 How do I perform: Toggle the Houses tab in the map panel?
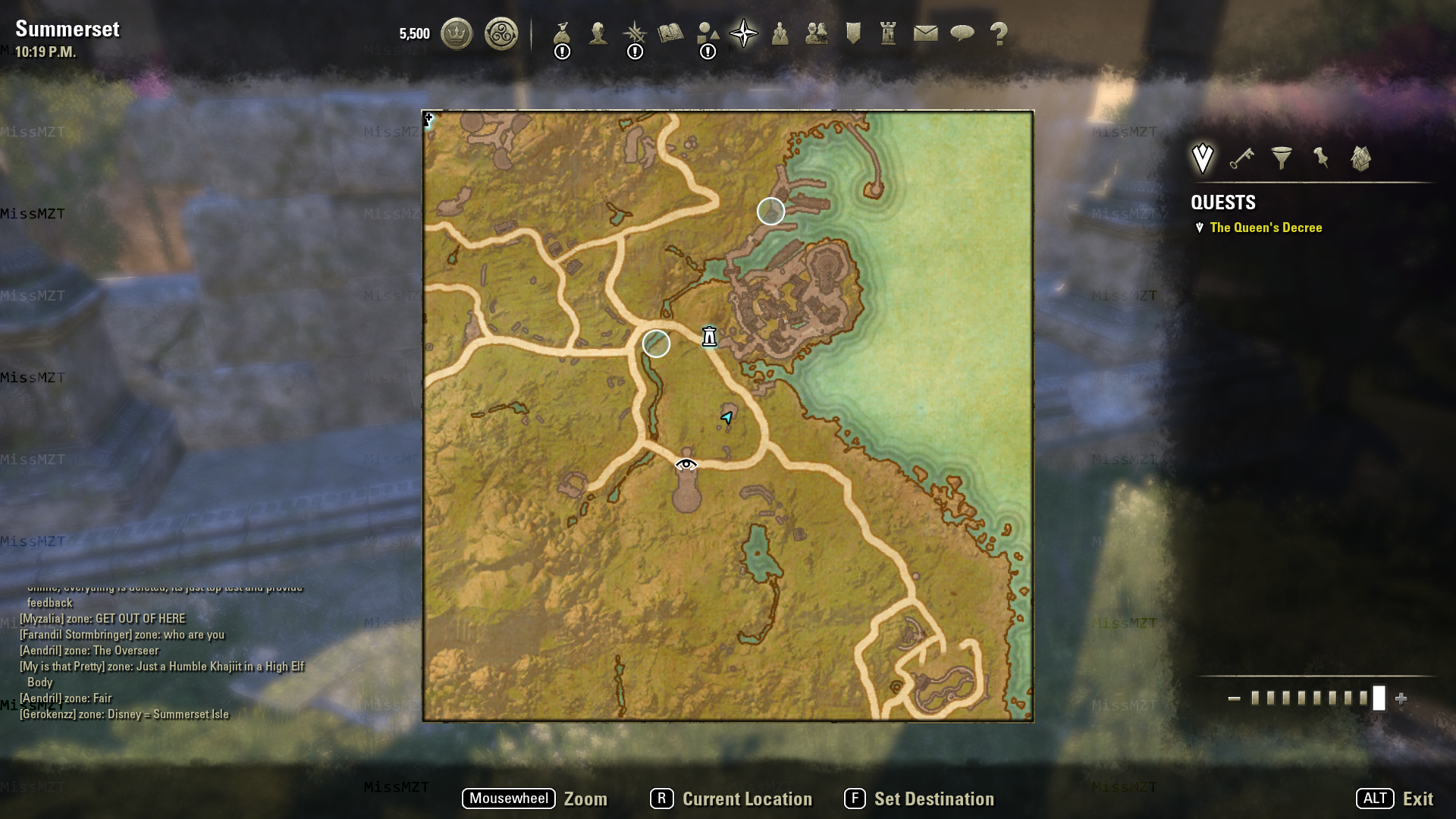(1359, 158)
